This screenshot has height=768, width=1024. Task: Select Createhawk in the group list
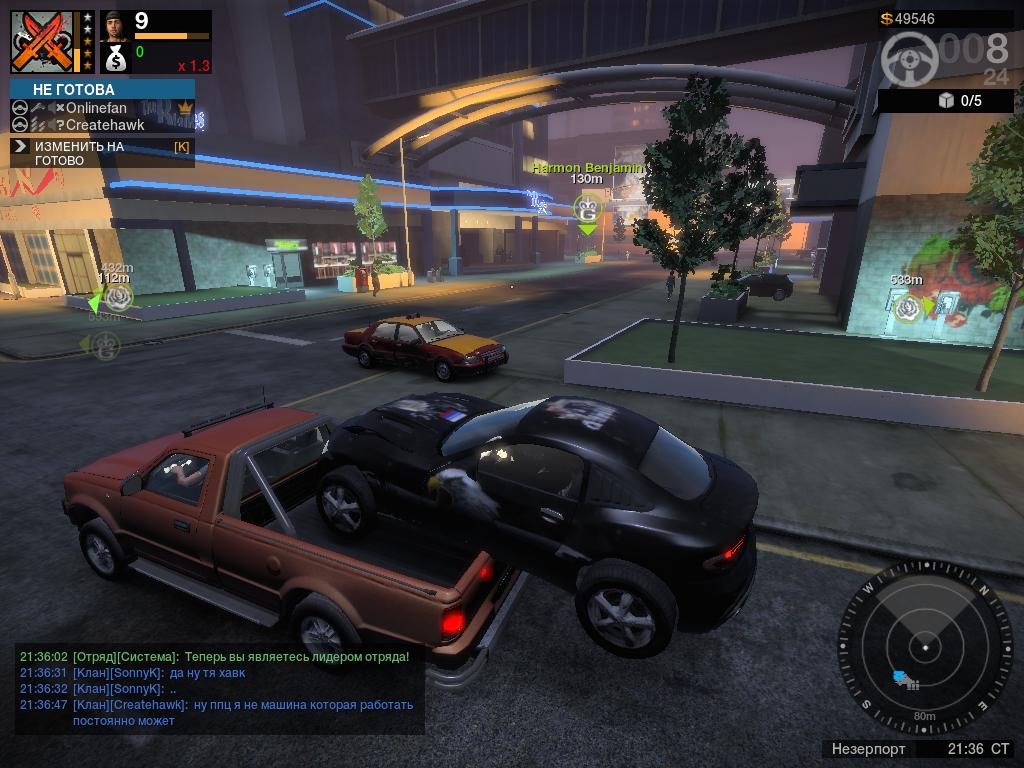pyautogui.click(x=104, y=125)
